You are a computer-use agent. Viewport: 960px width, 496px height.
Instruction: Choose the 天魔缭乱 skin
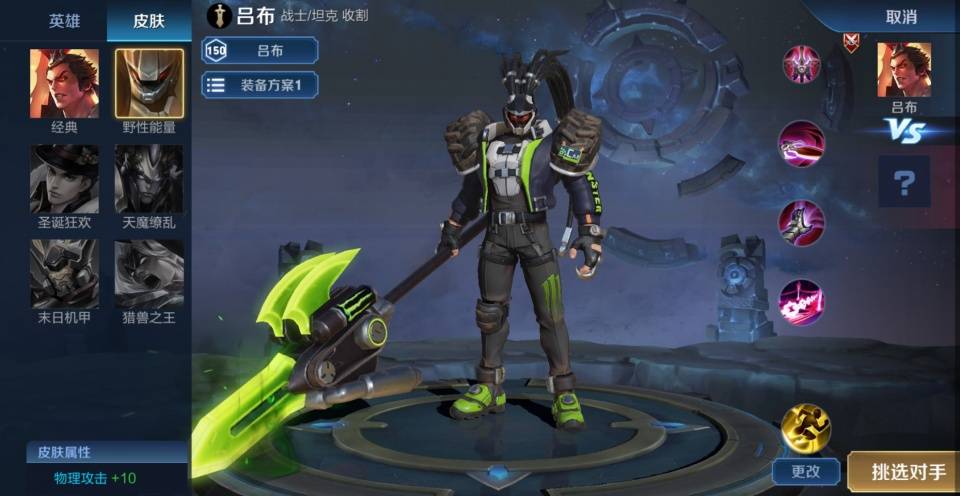[149, 179]
